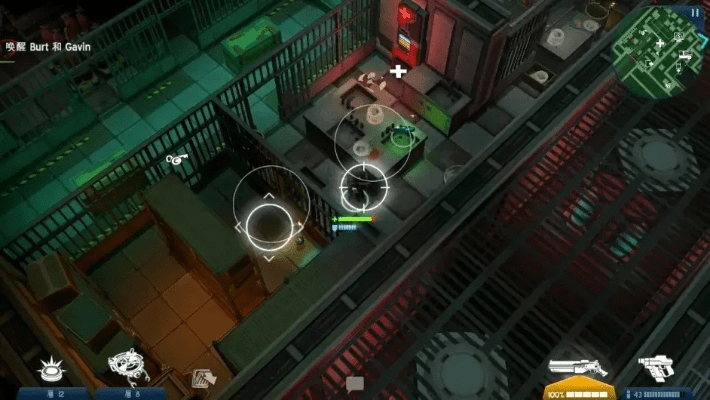The width and height of the screenshot is (710, 400).
Task: Open the chat bubble
Action: point(355,382)
